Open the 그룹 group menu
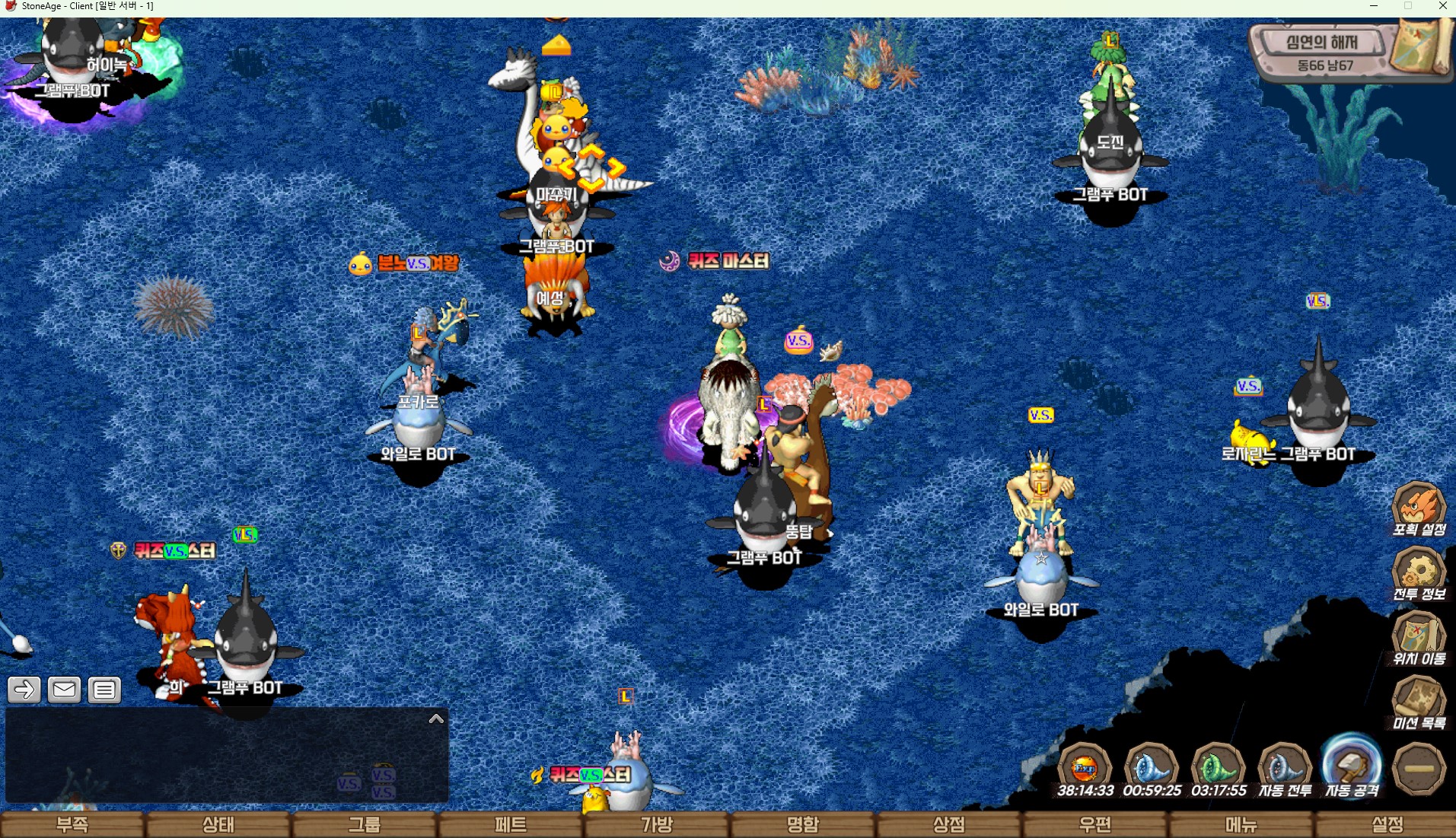 click(365, 824)
